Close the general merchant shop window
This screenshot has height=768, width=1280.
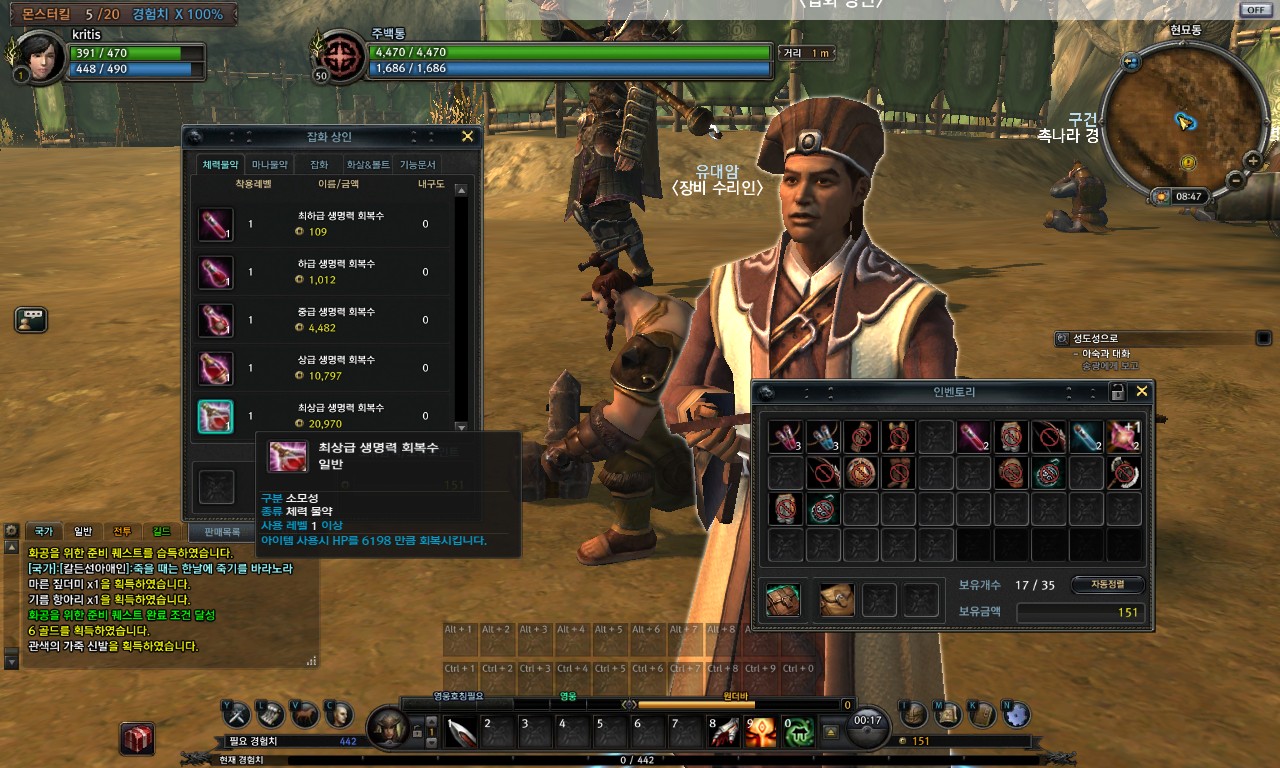coord(467,137)
